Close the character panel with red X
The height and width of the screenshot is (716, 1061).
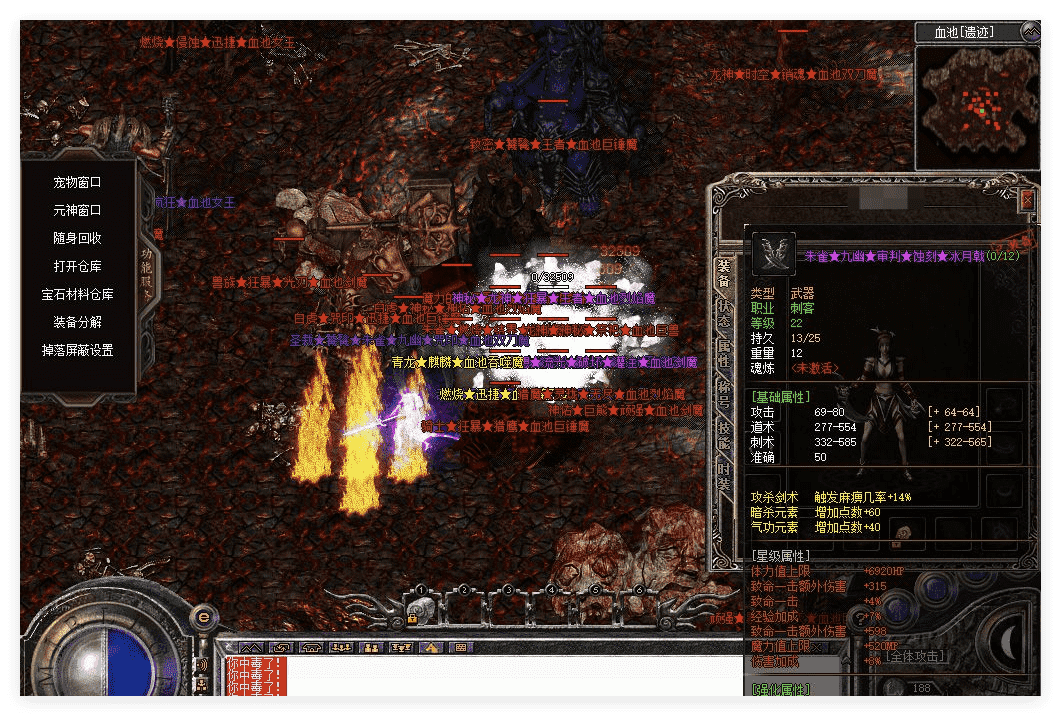click(1027, 200)
